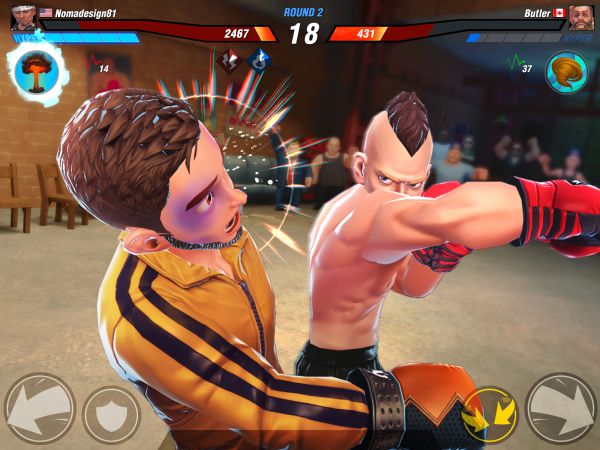
Task: Click Nomadesign81's player avatar
Action: [x=21, y=16]
